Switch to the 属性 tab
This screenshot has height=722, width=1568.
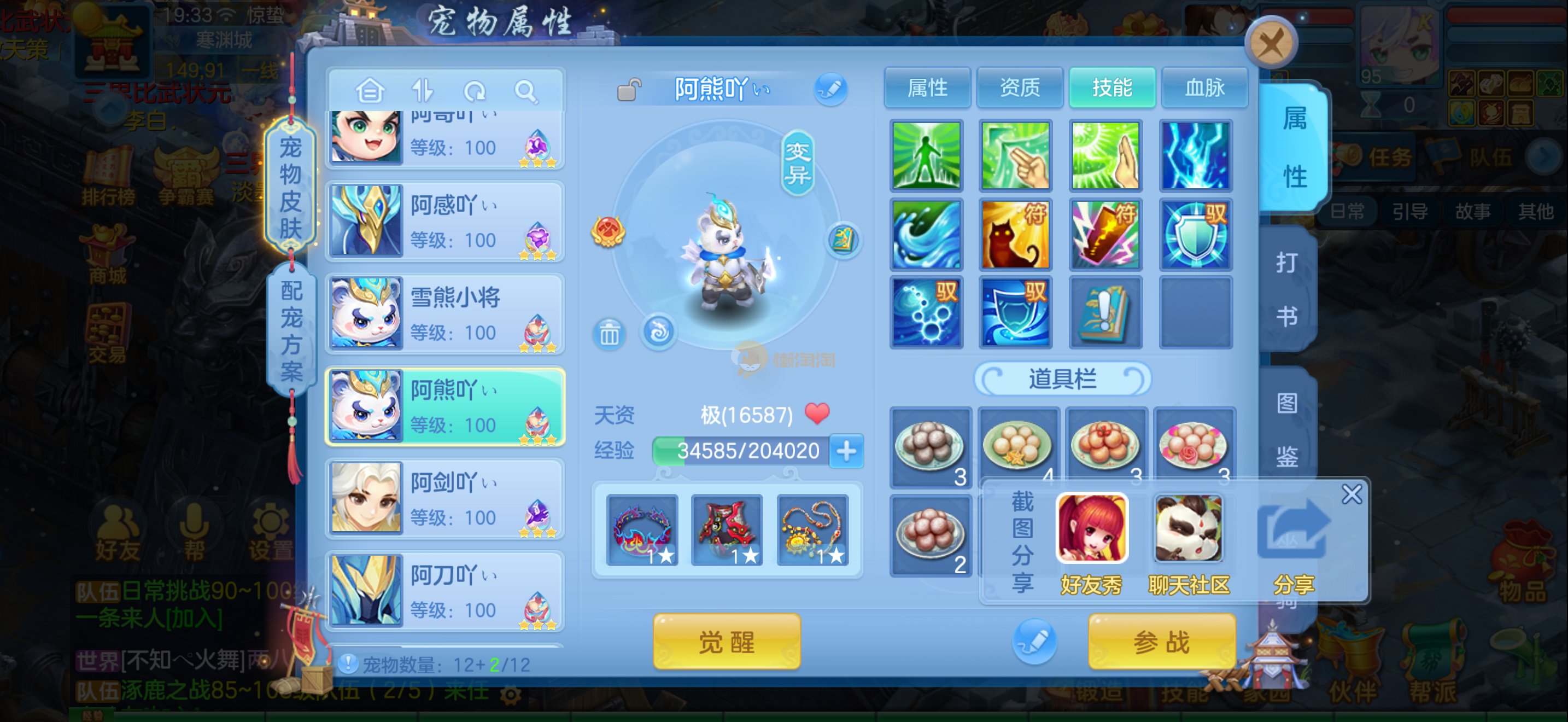coord(927,88)
